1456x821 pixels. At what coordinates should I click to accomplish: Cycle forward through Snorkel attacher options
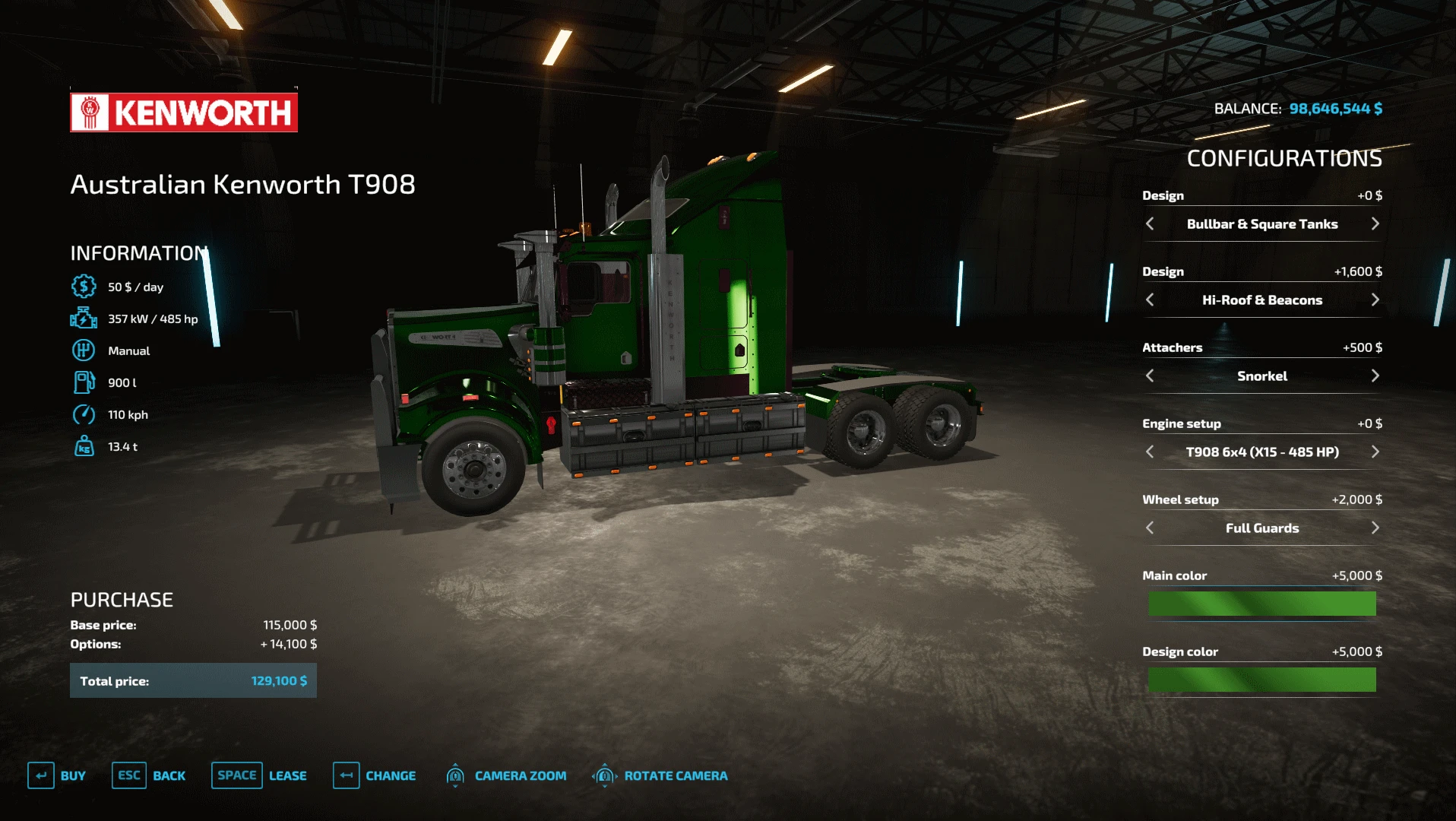pyautogui.click(x=1375, y=376)
